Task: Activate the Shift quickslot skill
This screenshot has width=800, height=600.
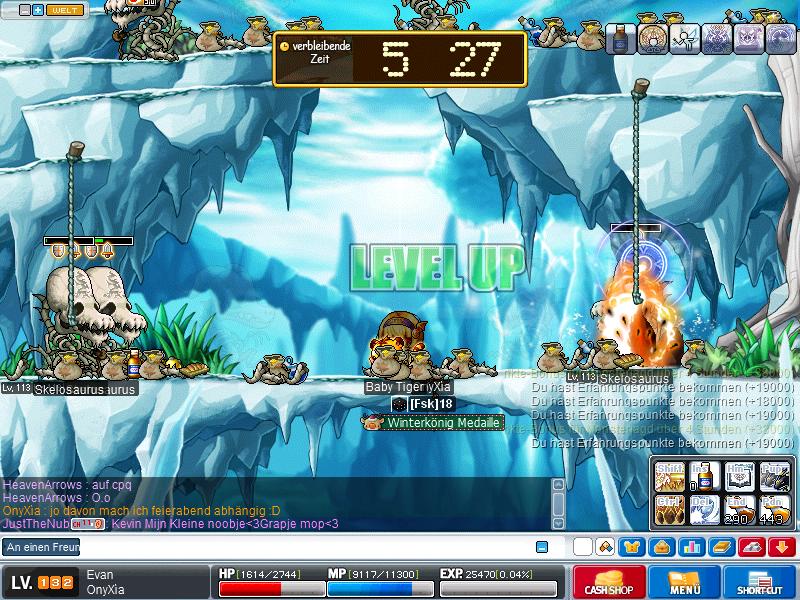Action: [668, 475]
